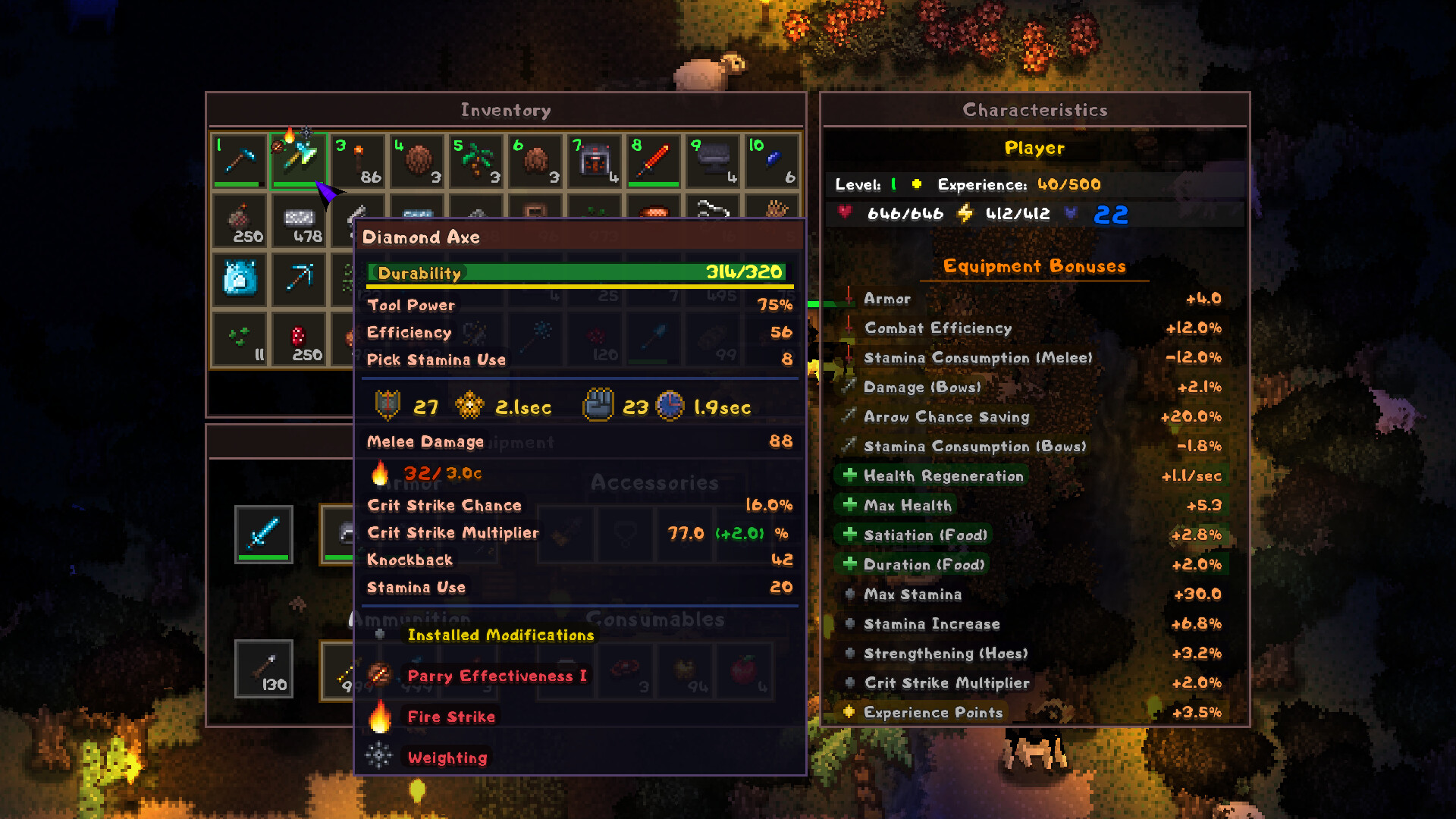Screen dimensions: 1456x819
Task: Toggle the Weighting modification
Action: (447, 758)
